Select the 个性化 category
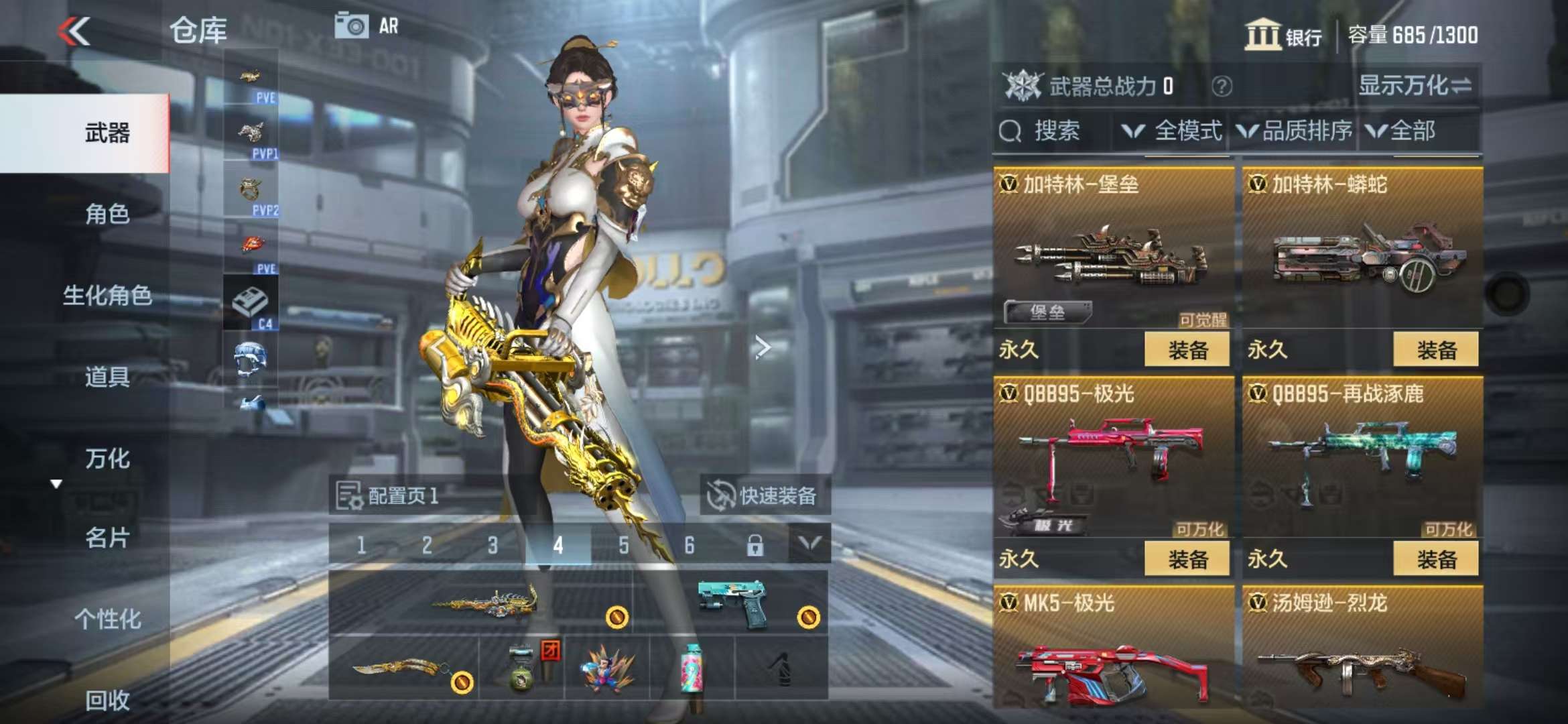Screen dimensions: 1568x724 107,619
